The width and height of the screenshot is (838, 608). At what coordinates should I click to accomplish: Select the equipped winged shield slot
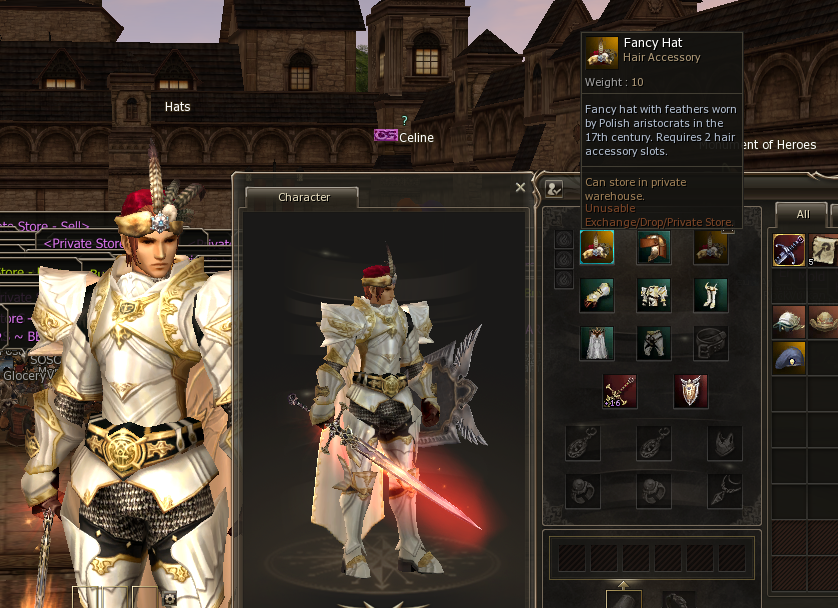691,391
